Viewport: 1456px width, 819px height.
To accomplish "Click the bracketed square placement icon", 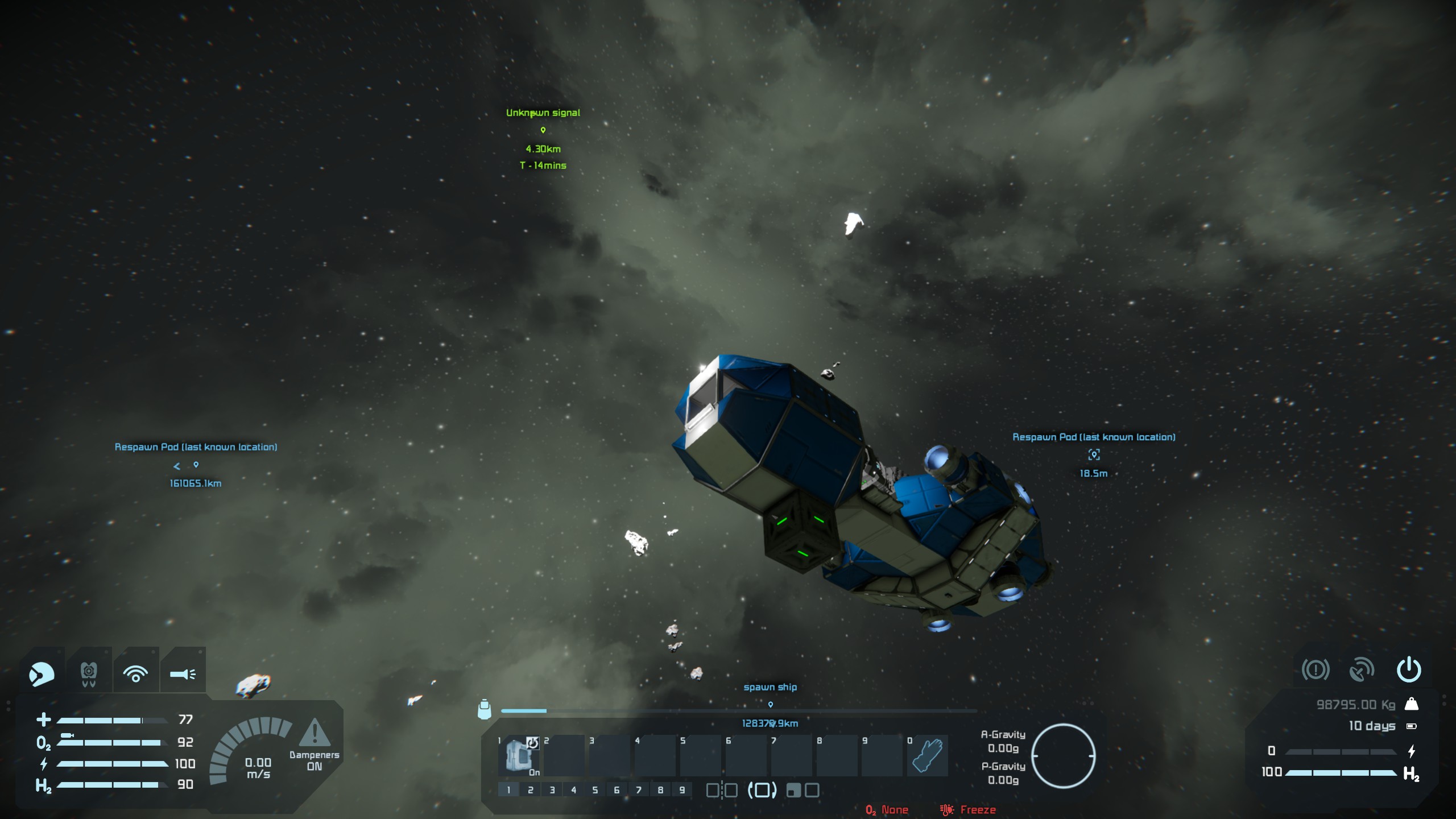I will click(x=762, y=790).
